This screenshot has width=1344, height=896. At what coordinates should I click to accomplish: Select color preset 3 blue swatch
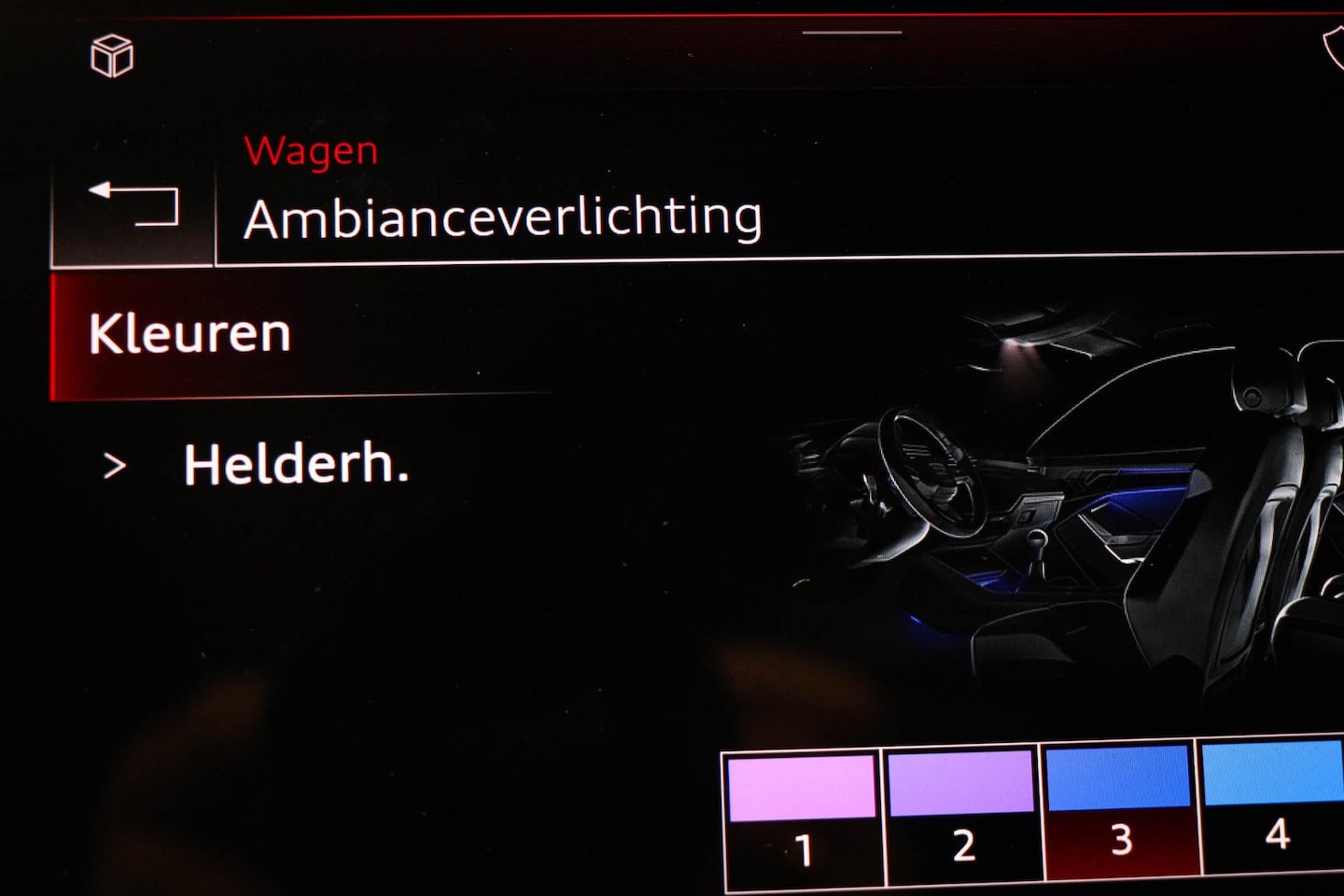pos(1119,808)
